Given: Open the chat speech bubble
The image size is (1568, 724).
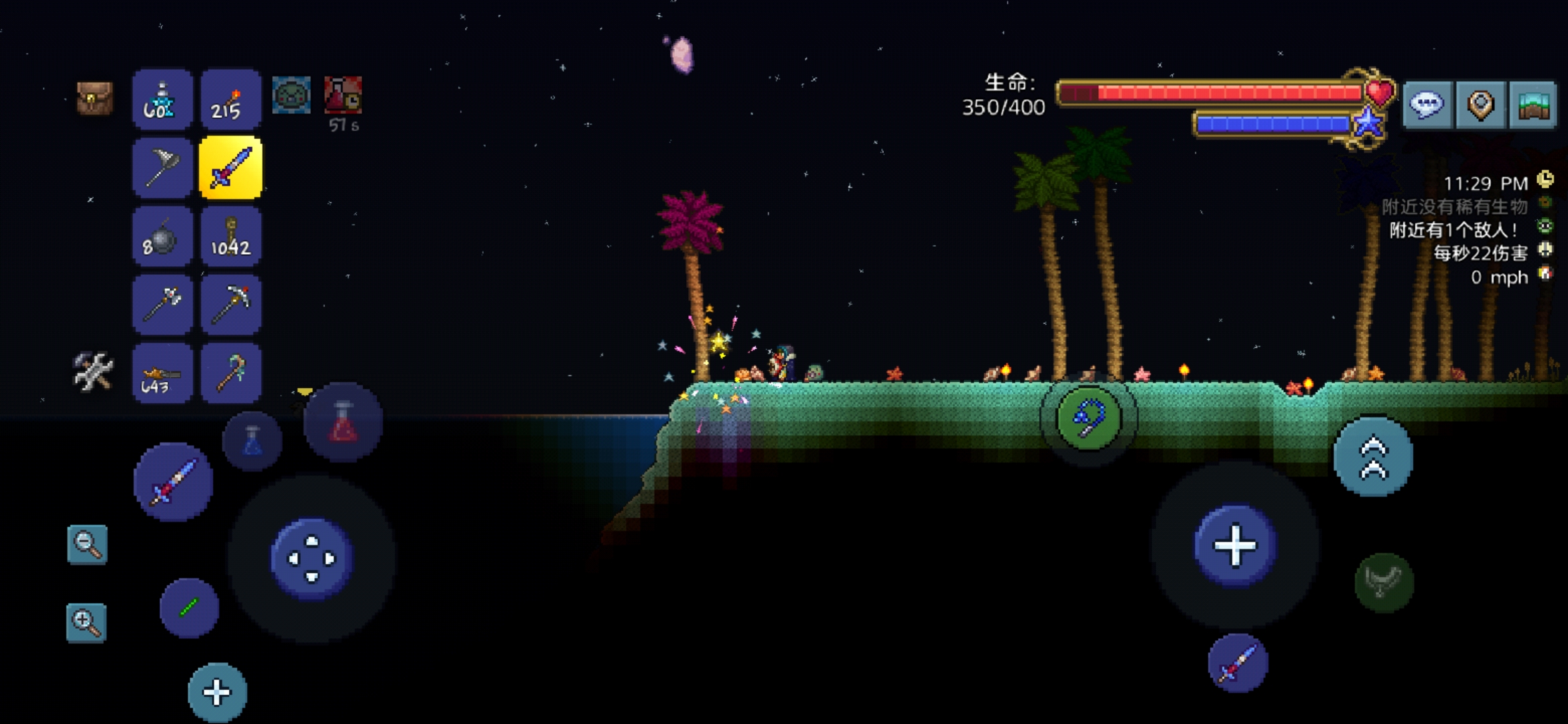Looking at the screenshot, I should [x=1427, y=105].
